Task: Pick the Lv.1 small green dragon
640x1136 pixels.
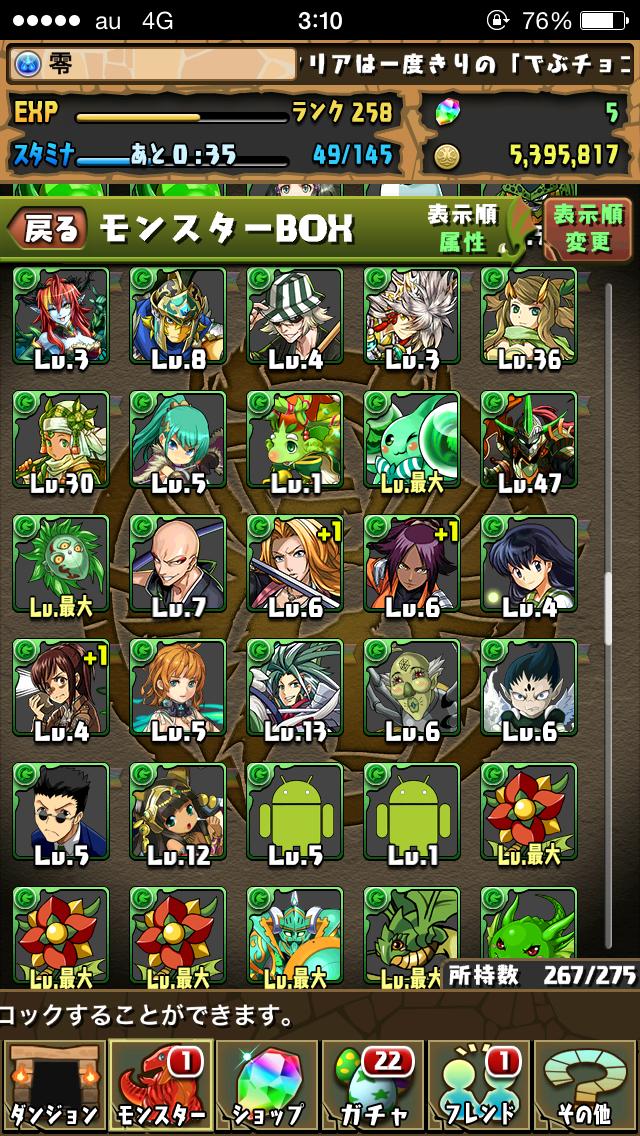Action: (x=295, y=440)
